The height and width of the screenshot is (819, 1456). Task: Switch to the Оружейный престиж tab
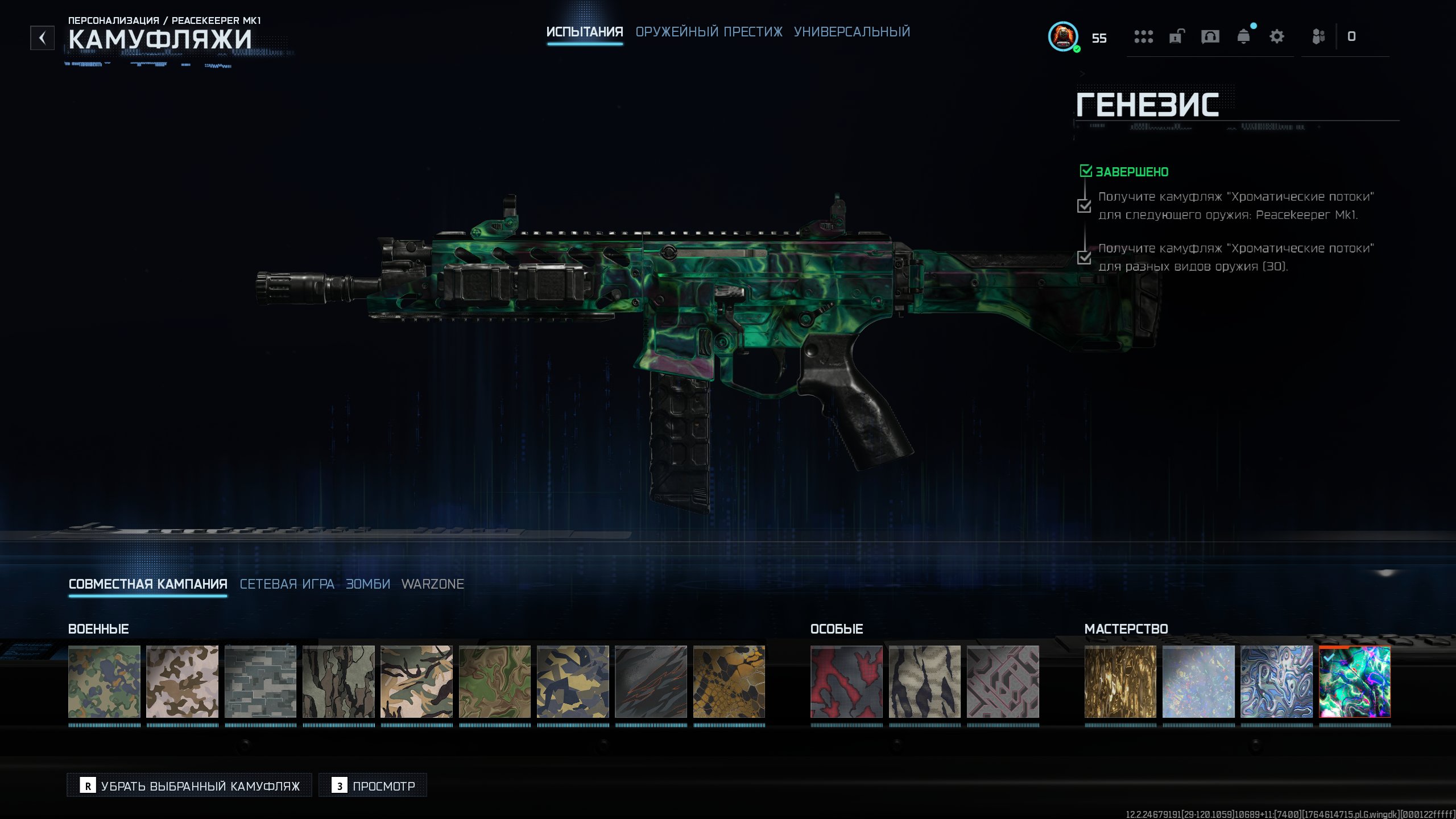coord(709,32)
